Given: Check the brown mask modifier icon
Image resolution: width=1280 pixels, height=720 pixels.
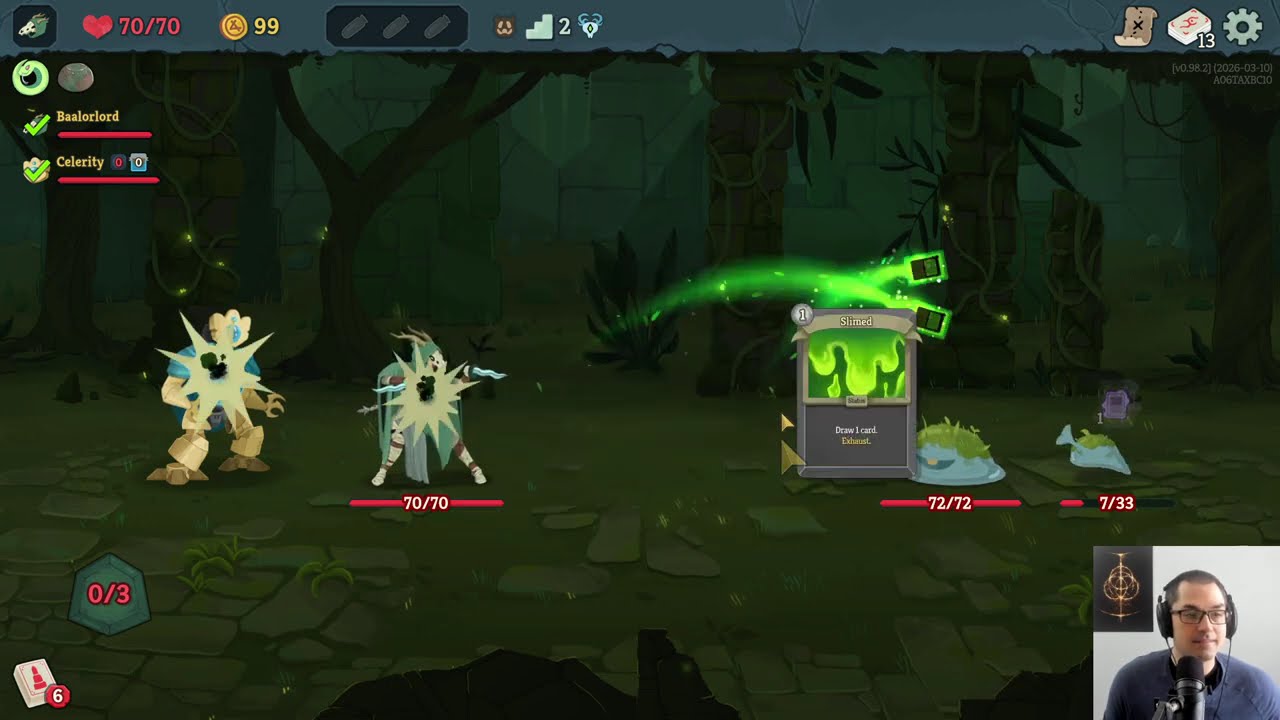Looking at the screenshot, I should (x=504, y=27).
